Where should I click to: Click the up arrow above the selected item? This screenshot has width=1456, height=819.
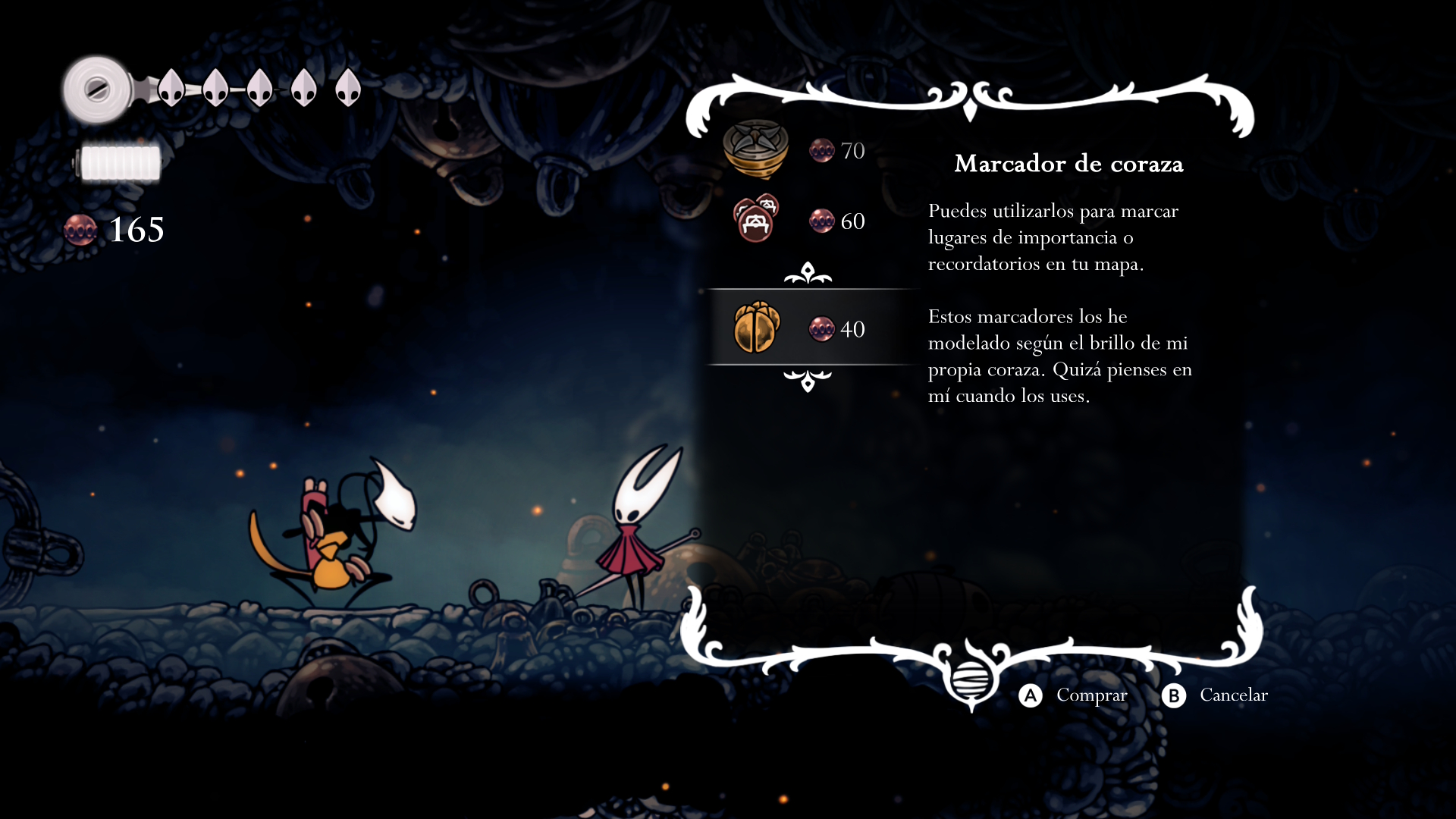808,274
